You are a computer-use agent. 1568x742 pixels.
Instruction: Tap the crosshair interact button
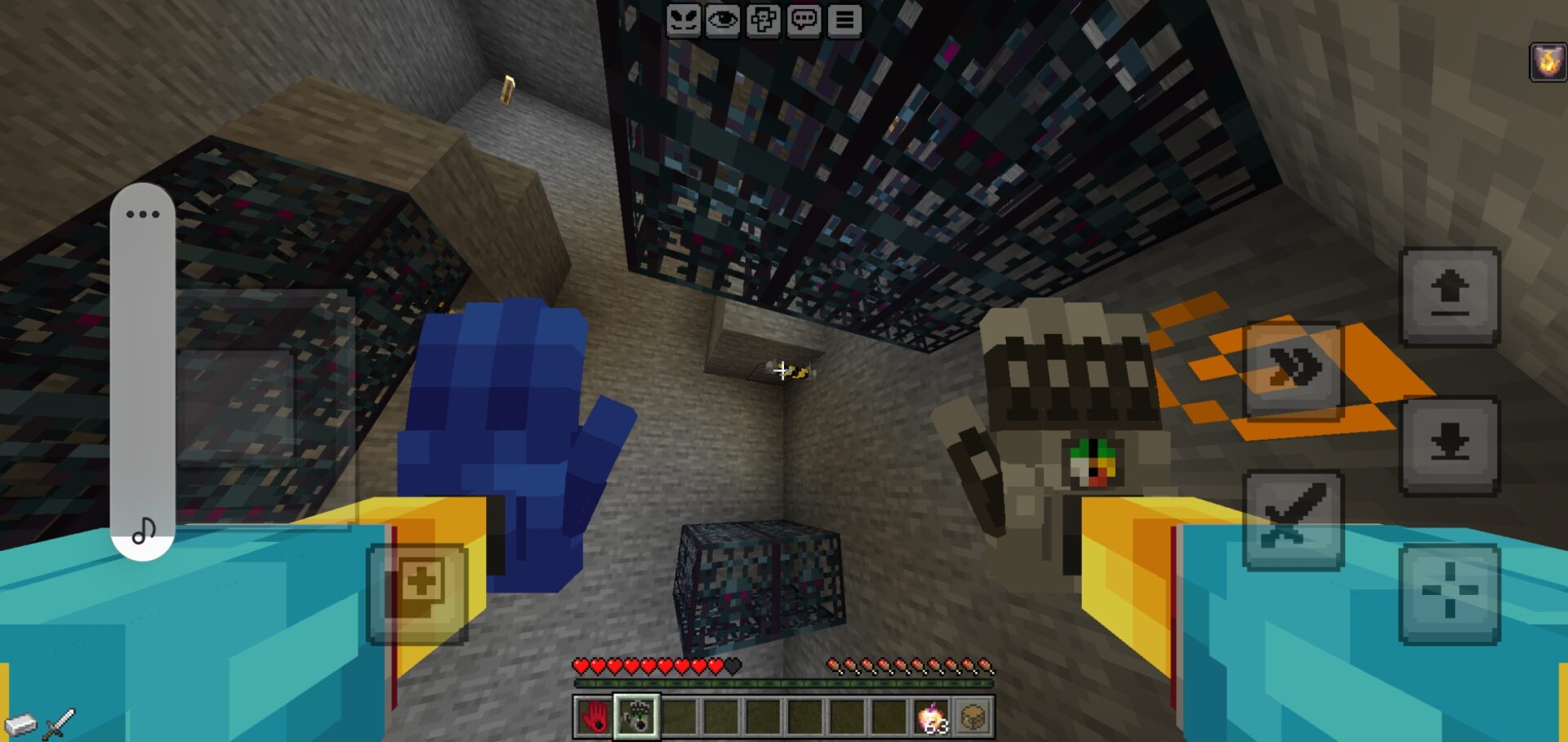click(1450, 594)
